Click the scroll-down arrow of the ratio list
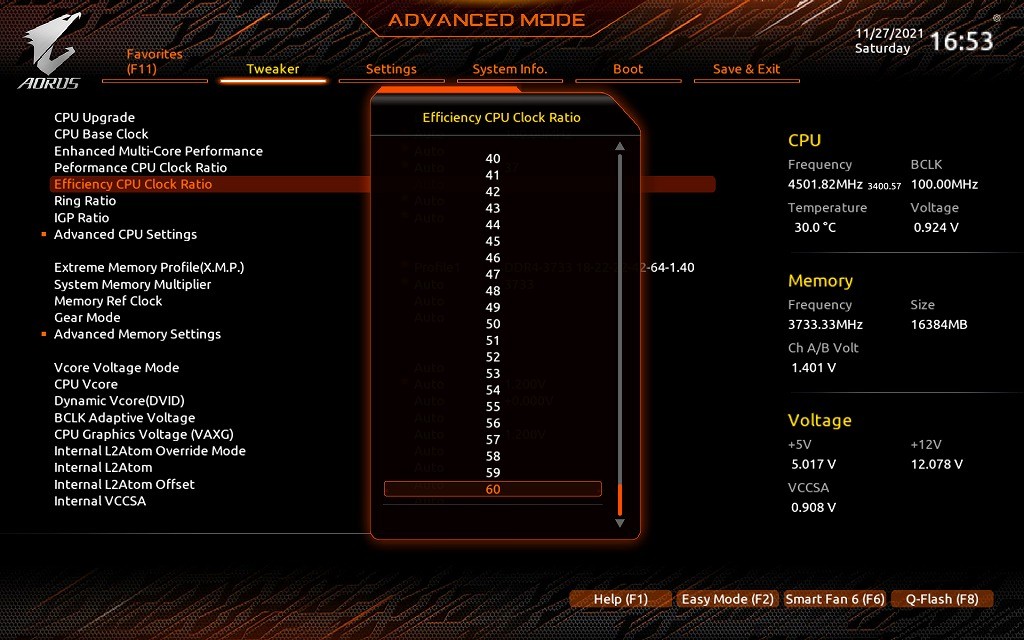1024x640 pixels. (x=620, y=522)
